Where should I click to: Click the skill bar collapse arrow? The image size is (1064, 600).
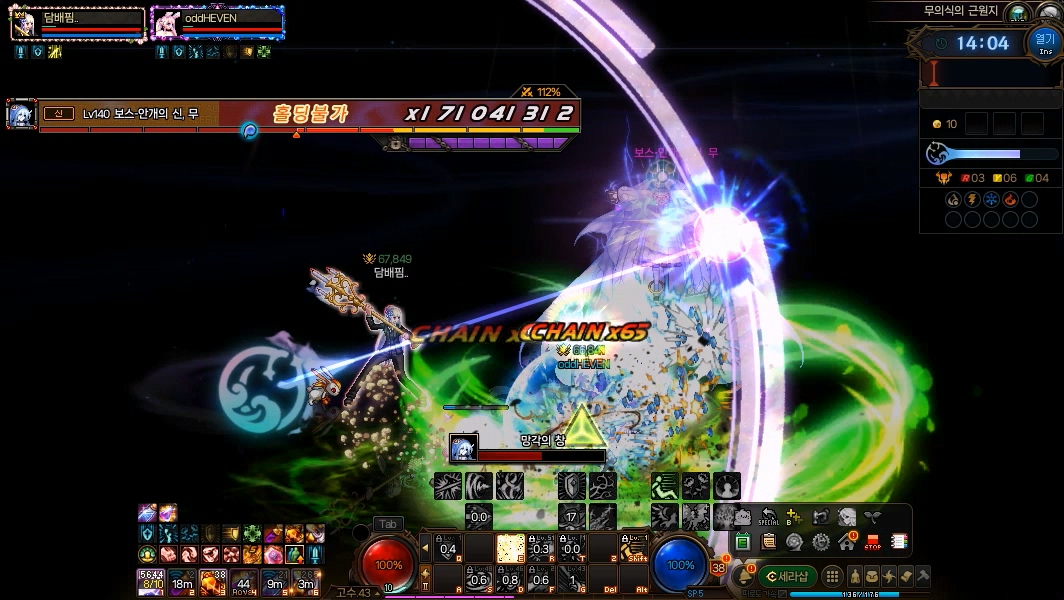pyautogui.click(x=425, y=548)
